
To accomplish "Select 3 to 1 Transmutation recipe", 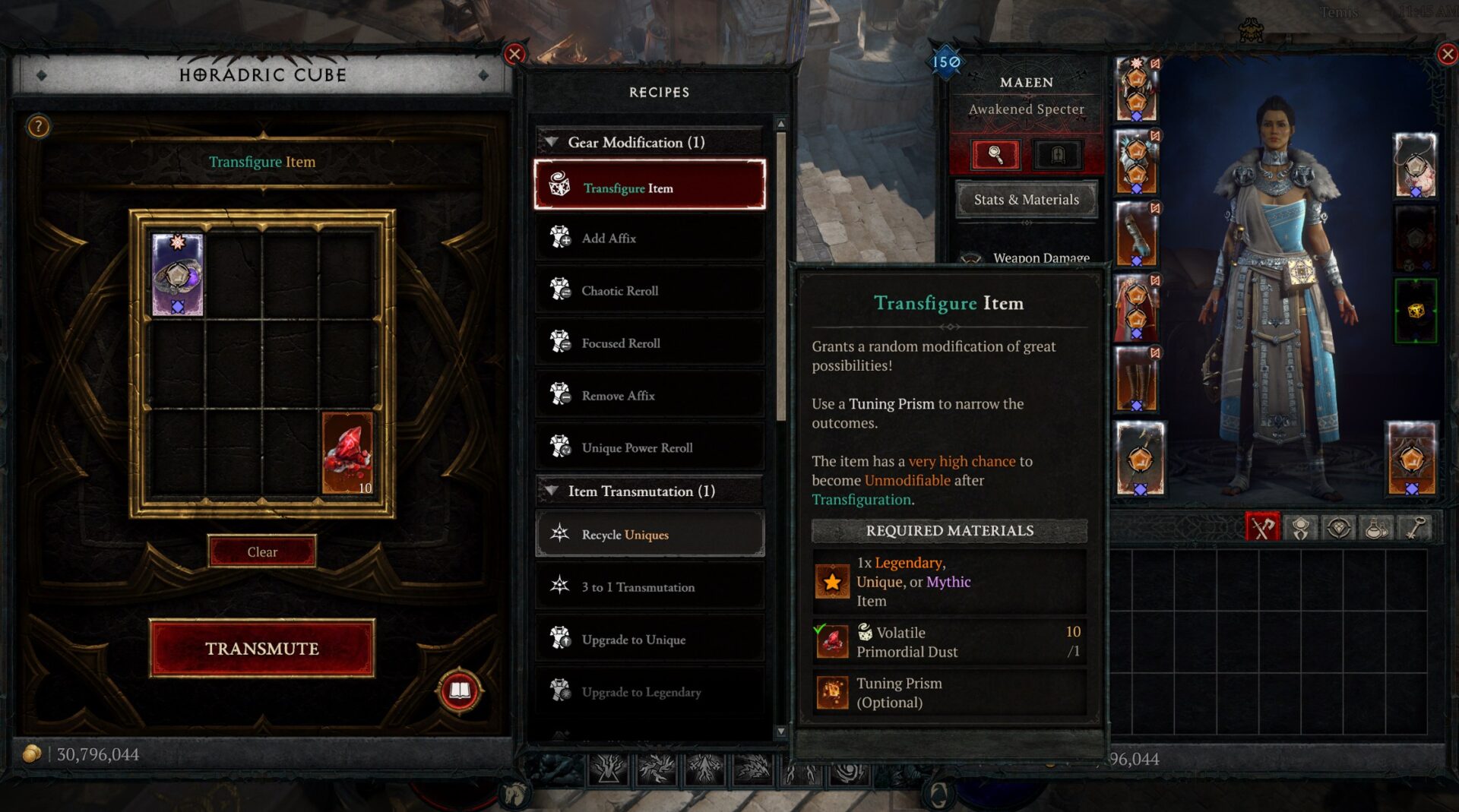I will 650,586.
